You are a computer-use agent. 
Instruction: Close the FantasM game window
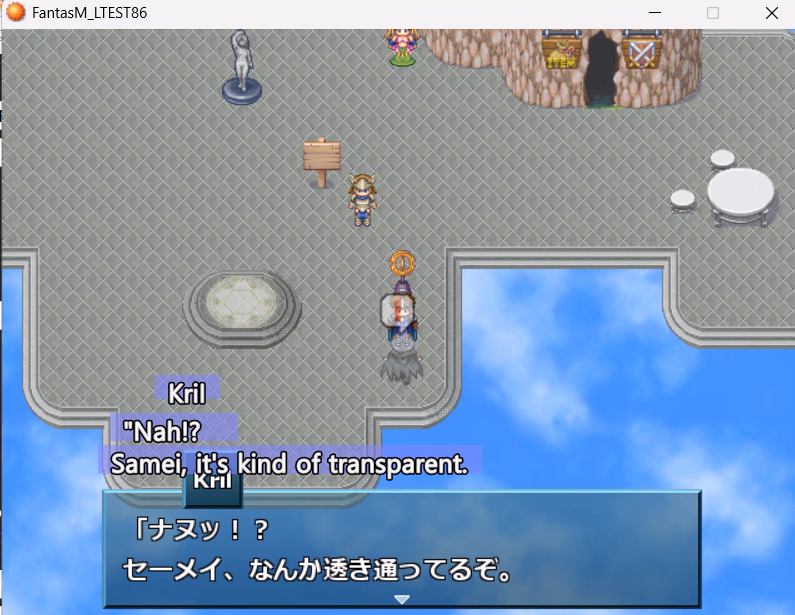771,13
